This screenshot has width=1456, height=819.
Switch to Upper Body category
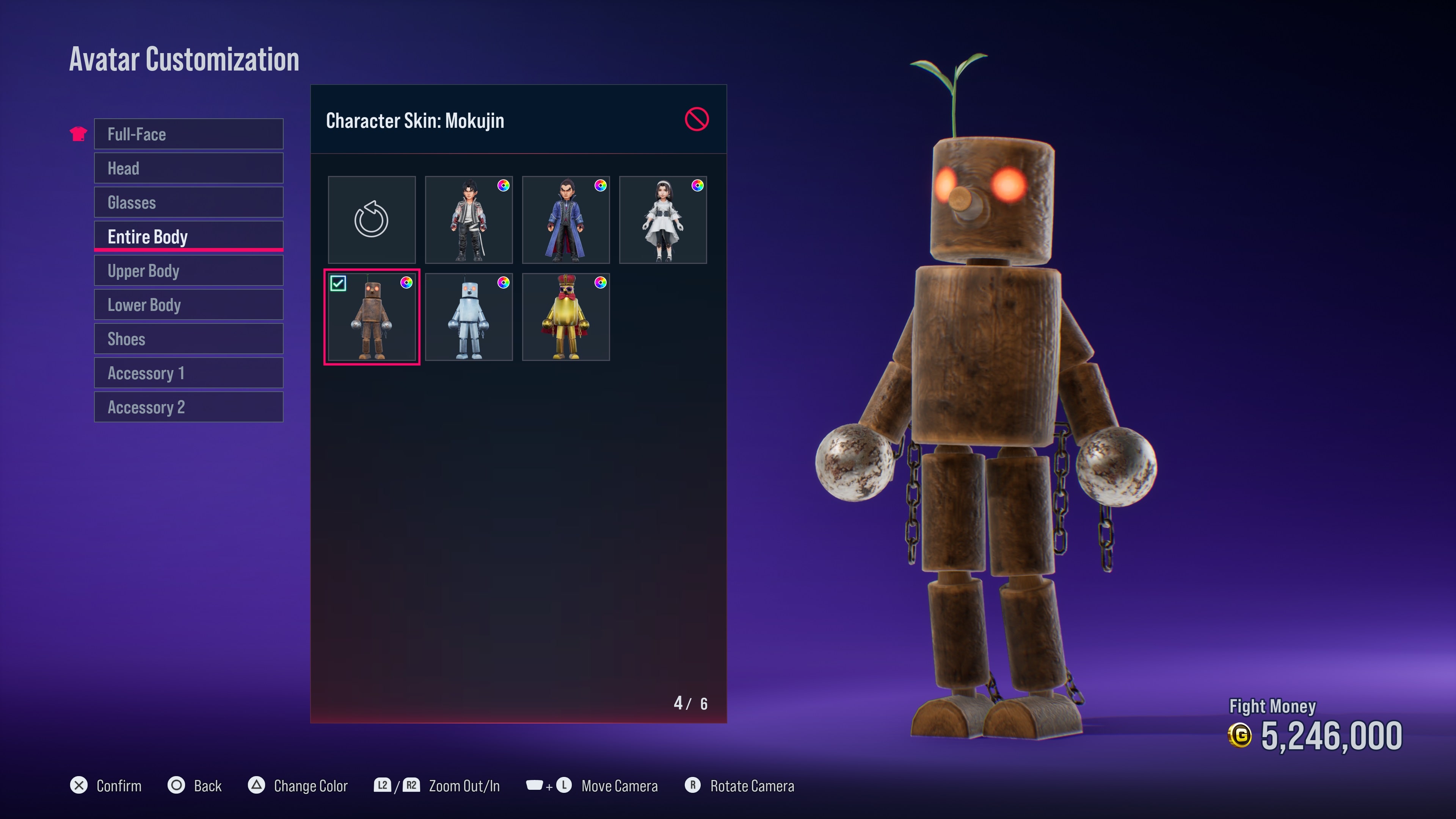[x=188, y=271]
